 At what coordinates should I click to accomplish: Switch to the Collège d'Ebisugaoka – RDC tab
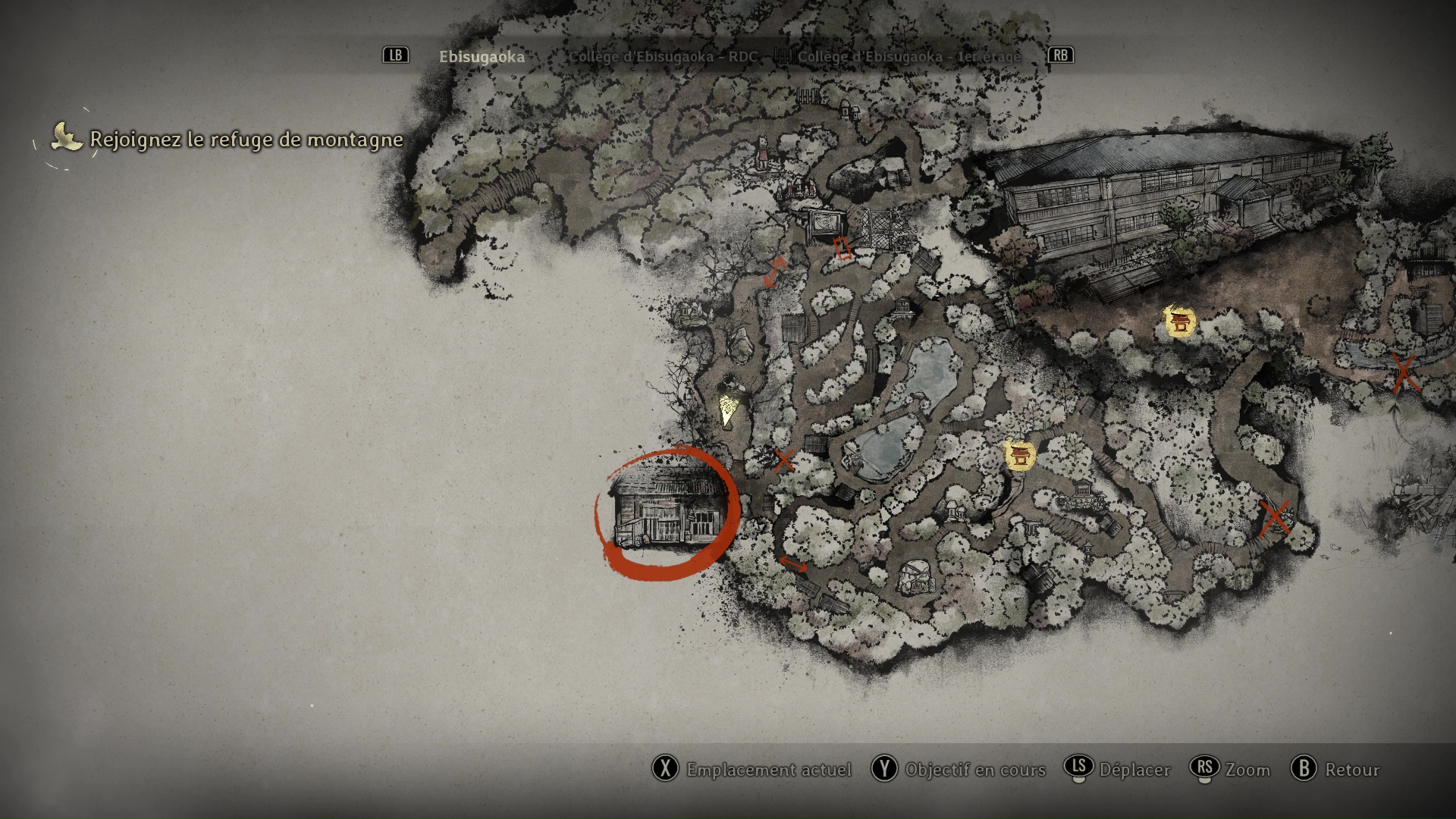(x=665, y=55)
